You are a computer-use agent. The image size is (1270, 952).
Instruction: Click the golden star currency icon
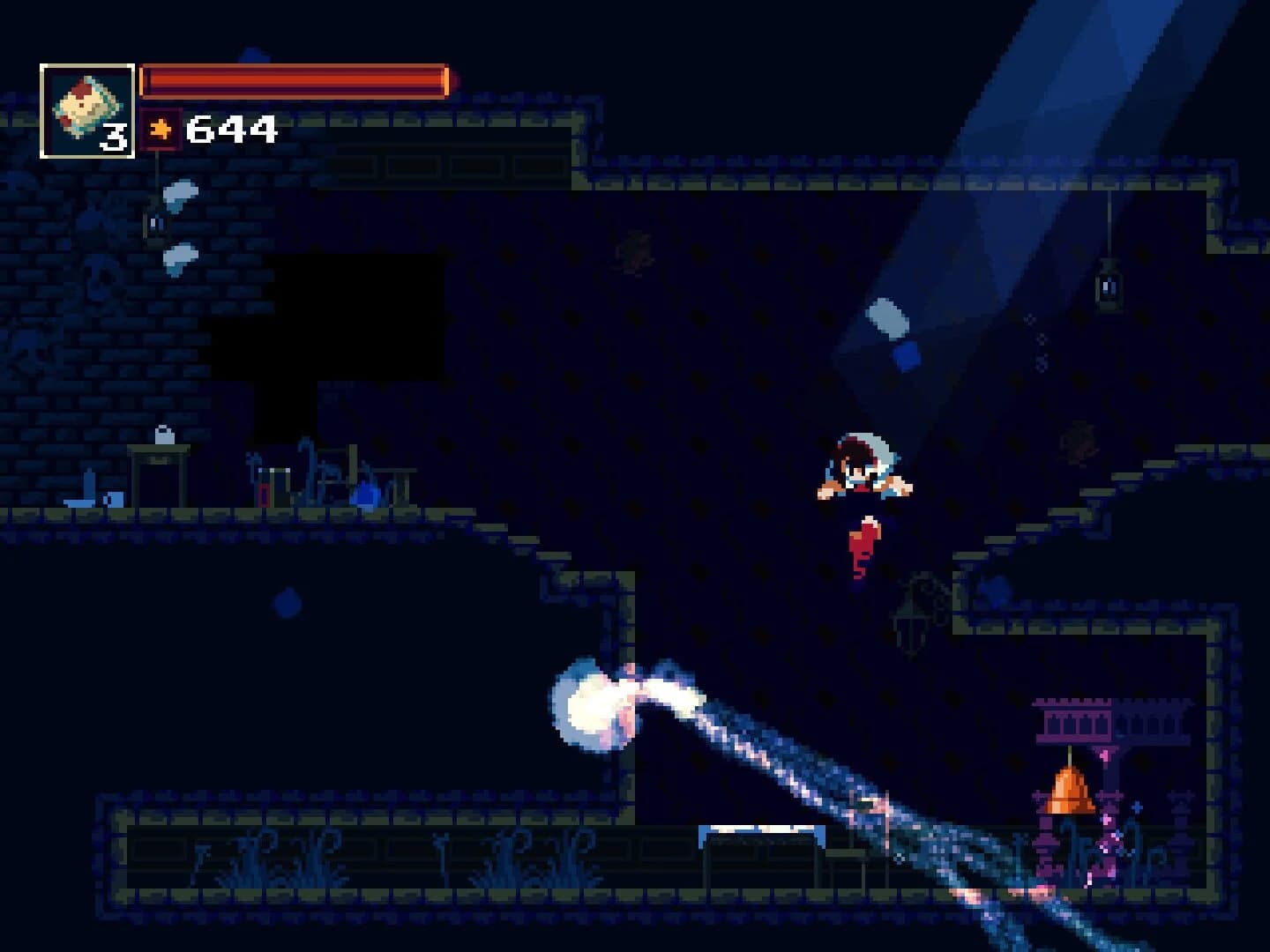click(x=159, y=130)
